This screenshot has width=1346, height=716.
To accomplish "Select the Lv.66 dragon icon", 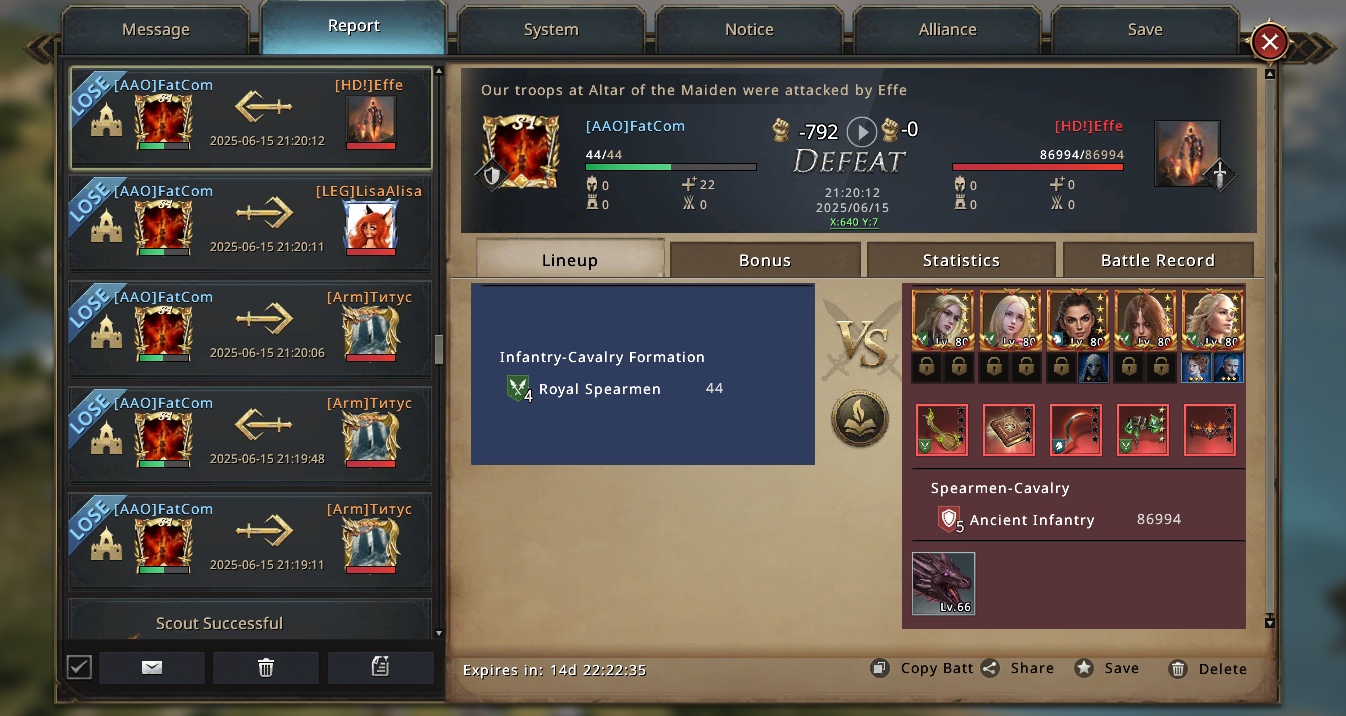I will (x=943, y=584).
